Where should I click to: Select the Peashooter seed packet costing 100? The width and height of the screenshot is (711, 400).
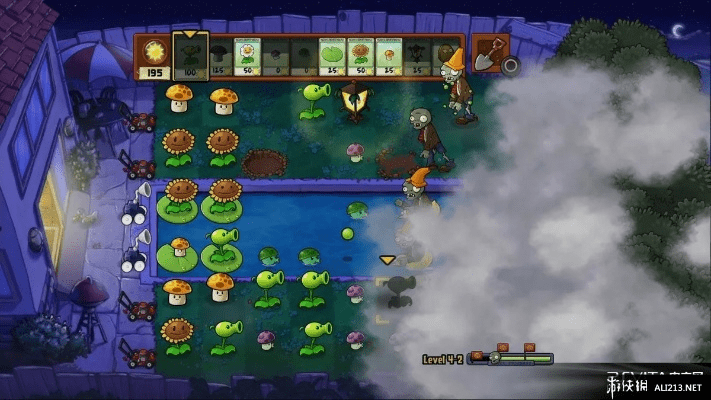click(x=188, y=55)
